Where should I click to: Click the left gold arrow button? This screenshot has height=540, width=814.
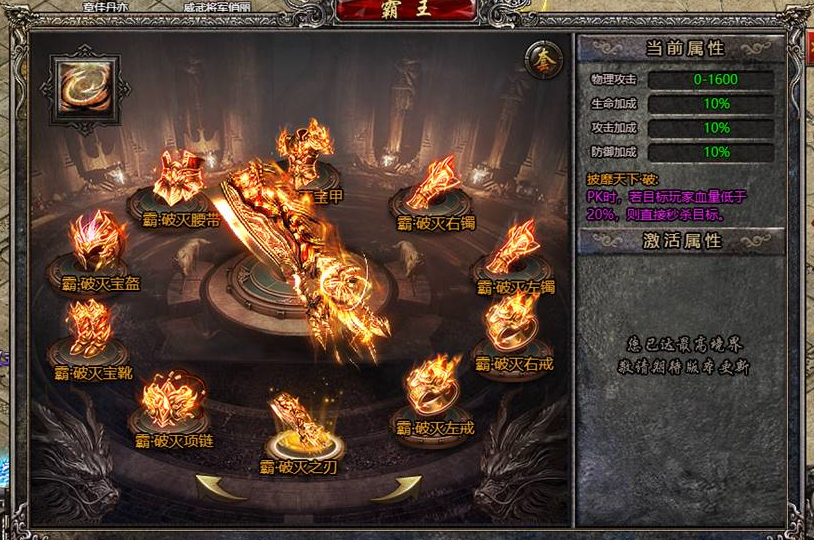pyautogui.click(x=221, y=487)
